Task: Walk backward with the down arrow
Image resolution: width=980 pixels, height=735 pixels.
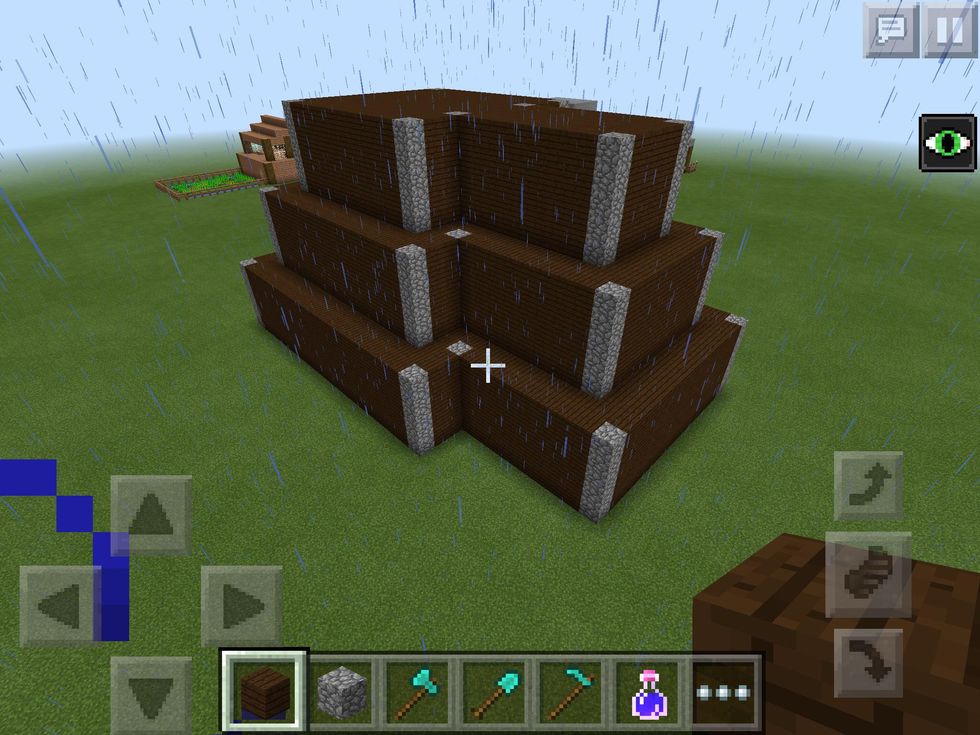Action: click(x=151, y=695)
